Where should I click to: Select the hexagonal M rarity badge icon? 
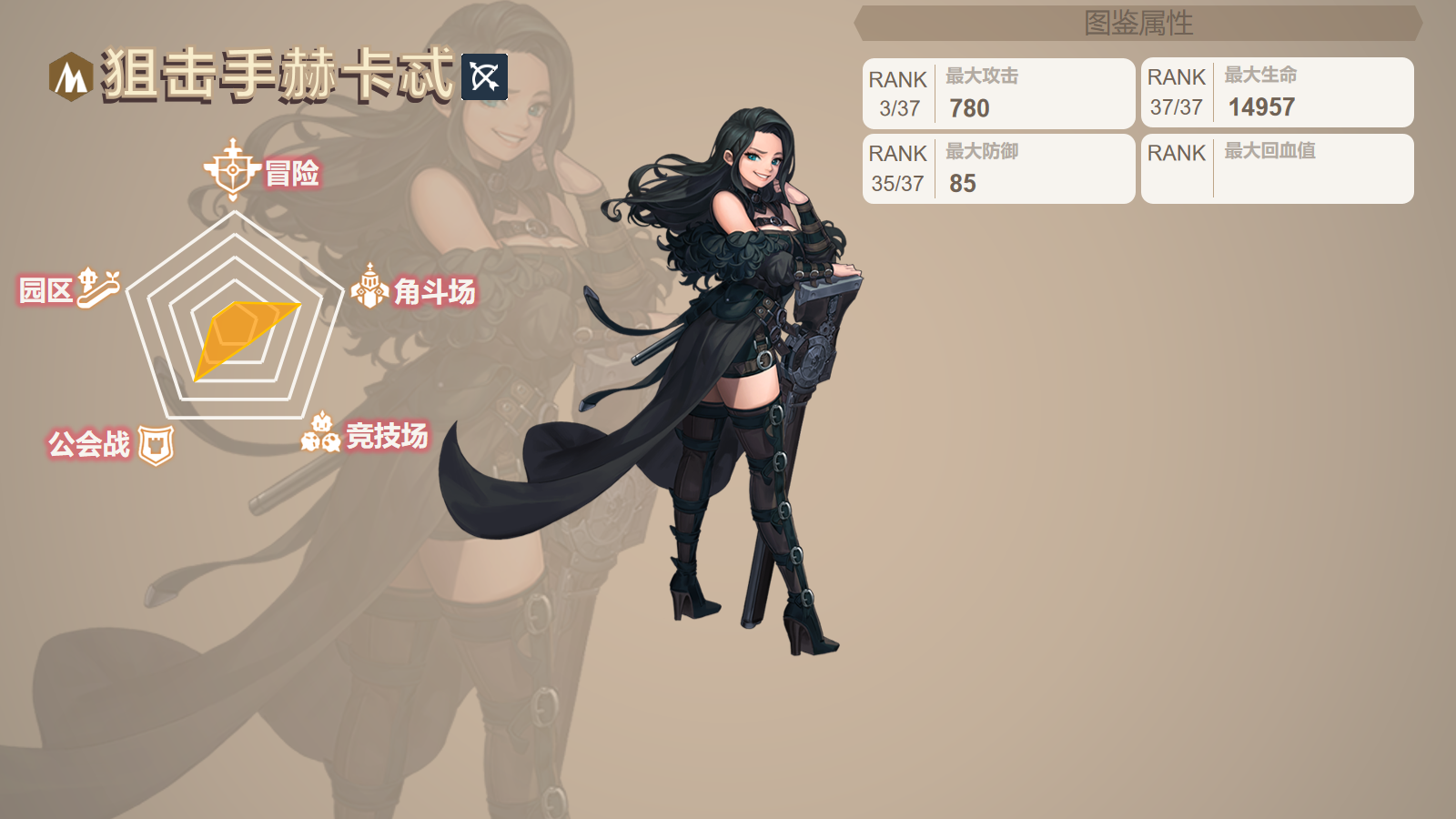pos(73,76)
